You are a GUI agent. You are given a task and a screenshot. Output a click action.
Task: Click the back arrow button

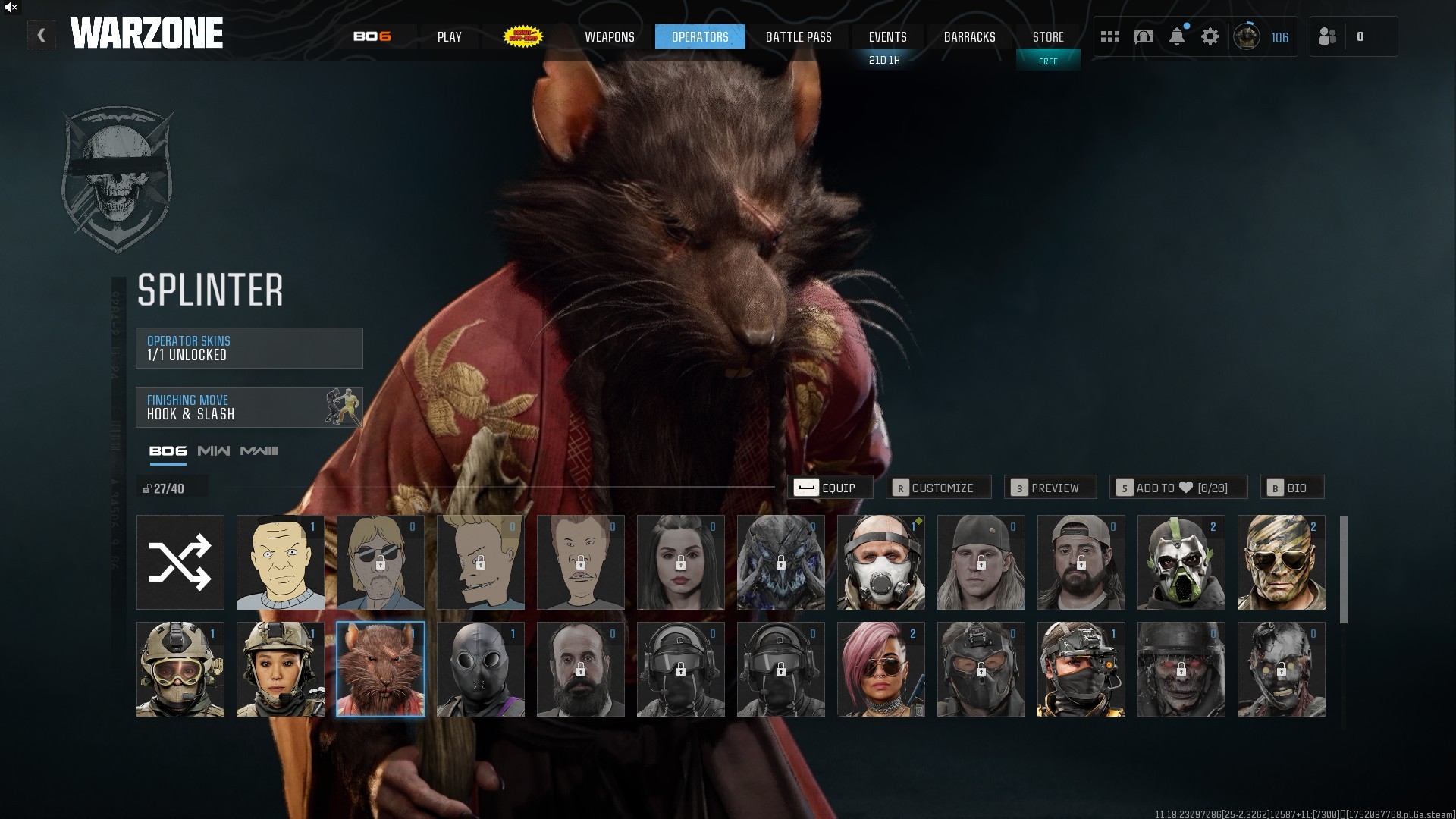pos(42,35)
